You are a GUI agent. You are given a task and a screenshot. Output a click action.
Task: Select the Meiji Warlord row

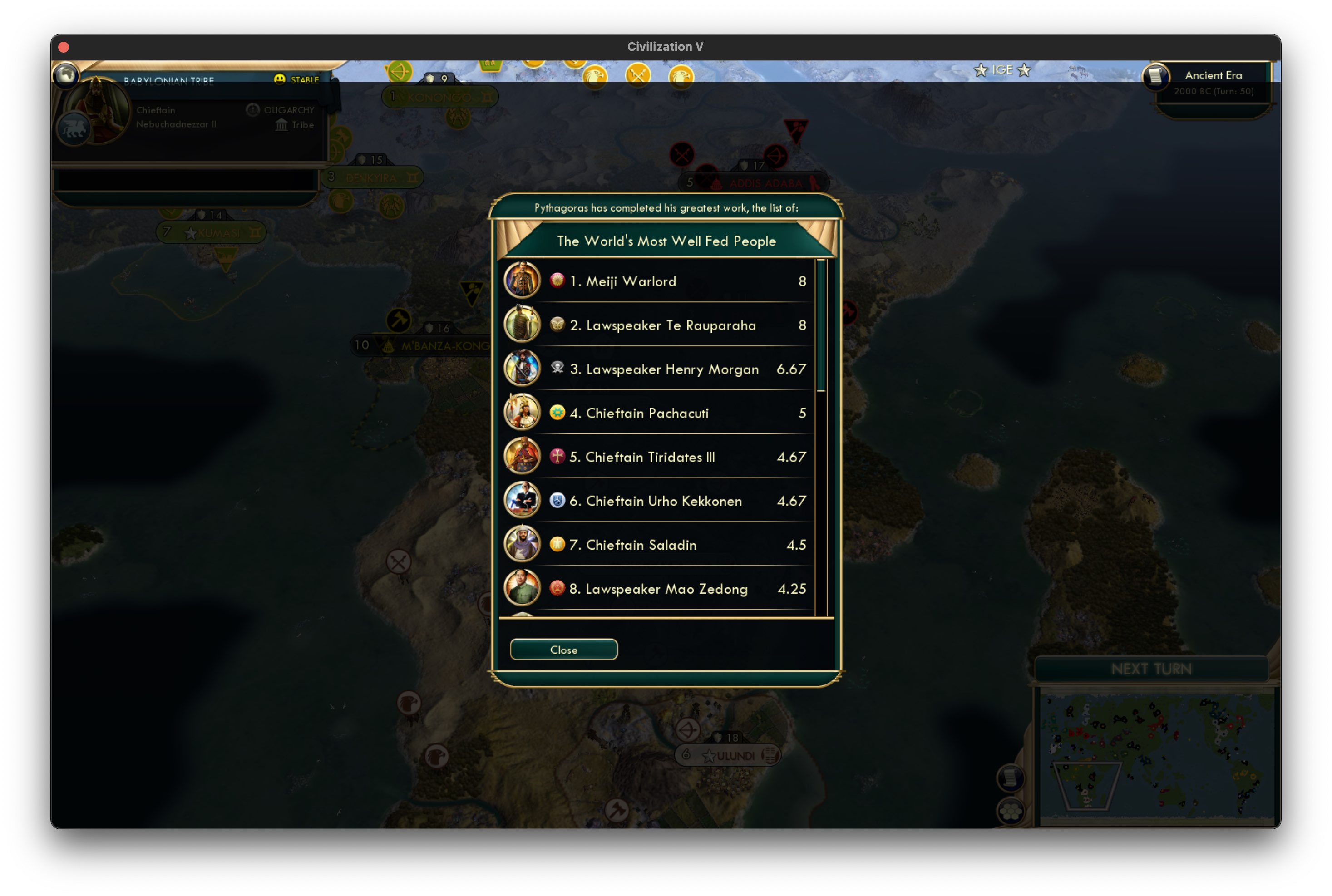click(x=657, y=281)
